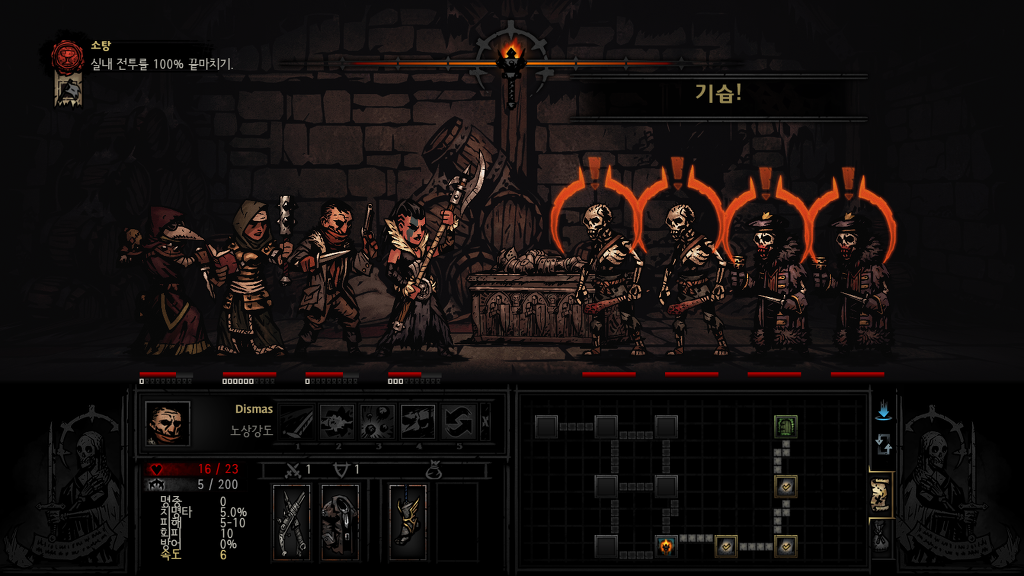
Task: Click the leather coat armor slot
Action: [339, 520]
